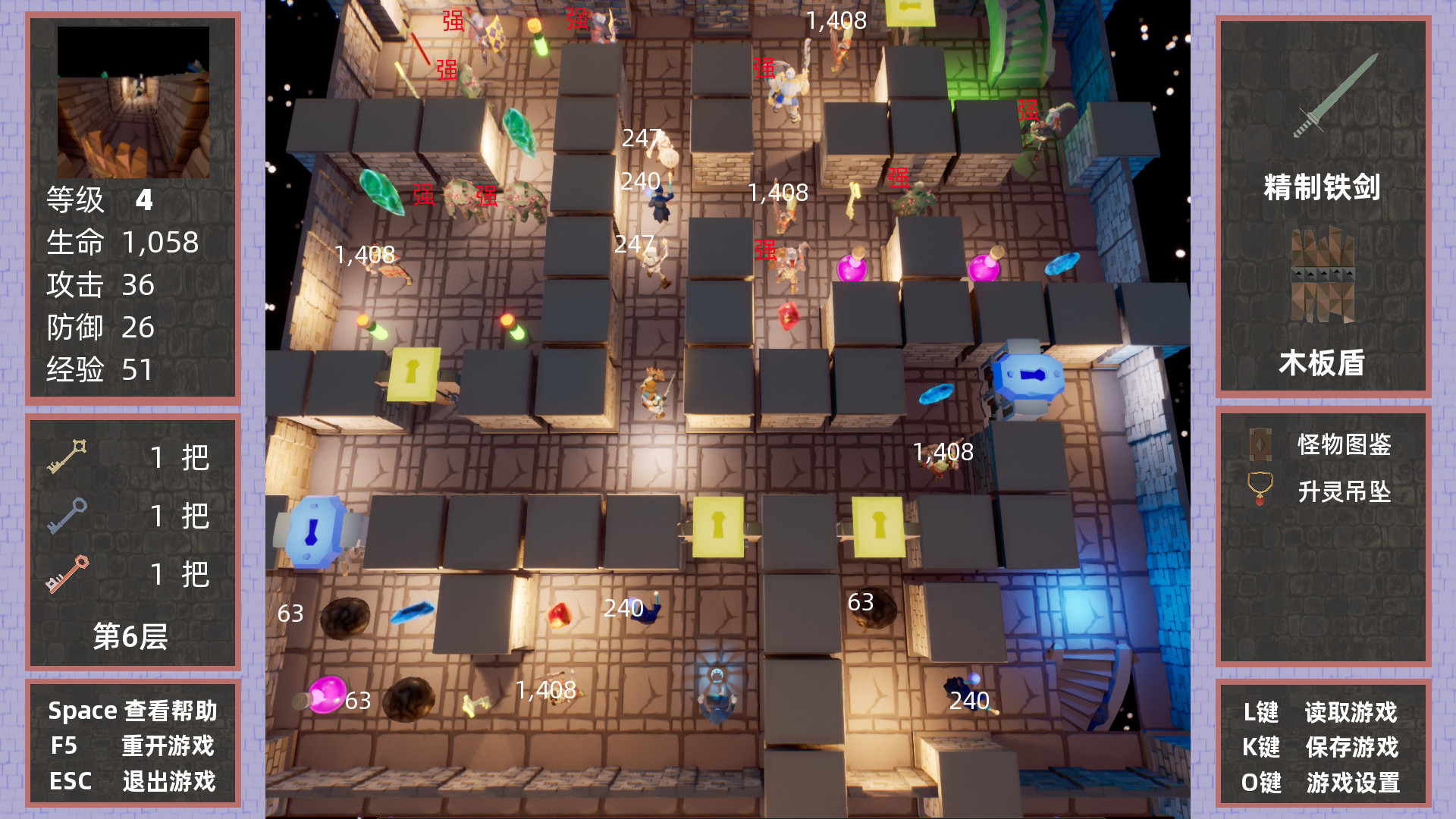This screenshot has width=1456, height=819.
Task: Click the gold key icon in inventory
Action: (68, 455)
